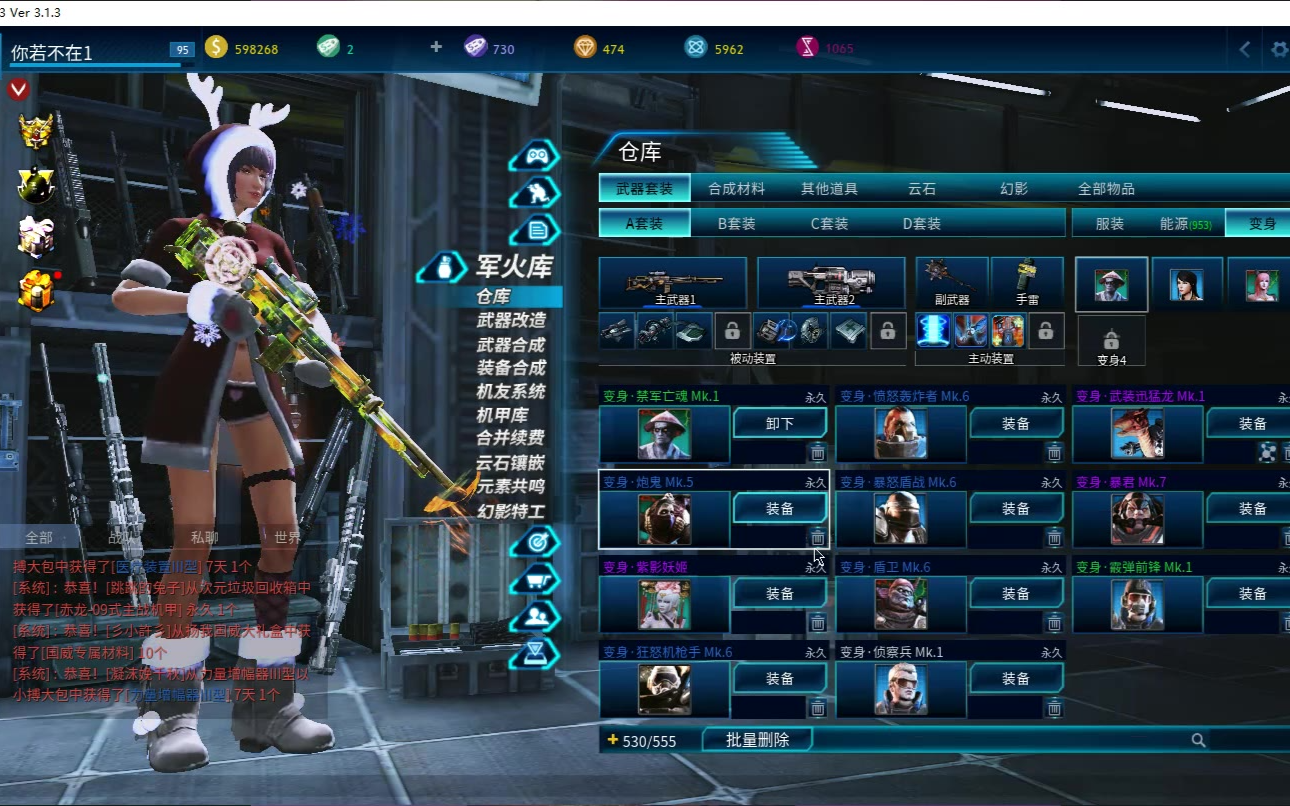Open the settings gear icon
Viewport: 1290px width, 806px height.
point(1279,49)
